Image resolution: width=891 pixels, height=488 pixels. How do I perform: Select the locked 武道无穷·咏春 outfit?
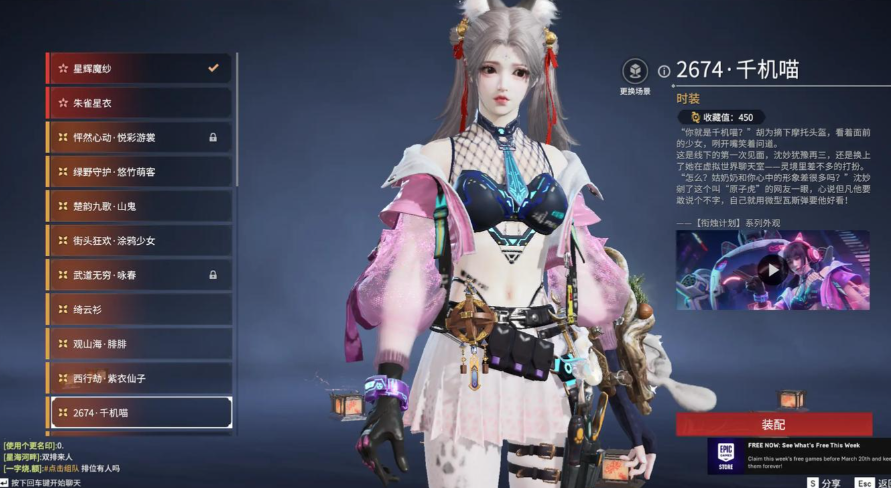pos(139,275)
